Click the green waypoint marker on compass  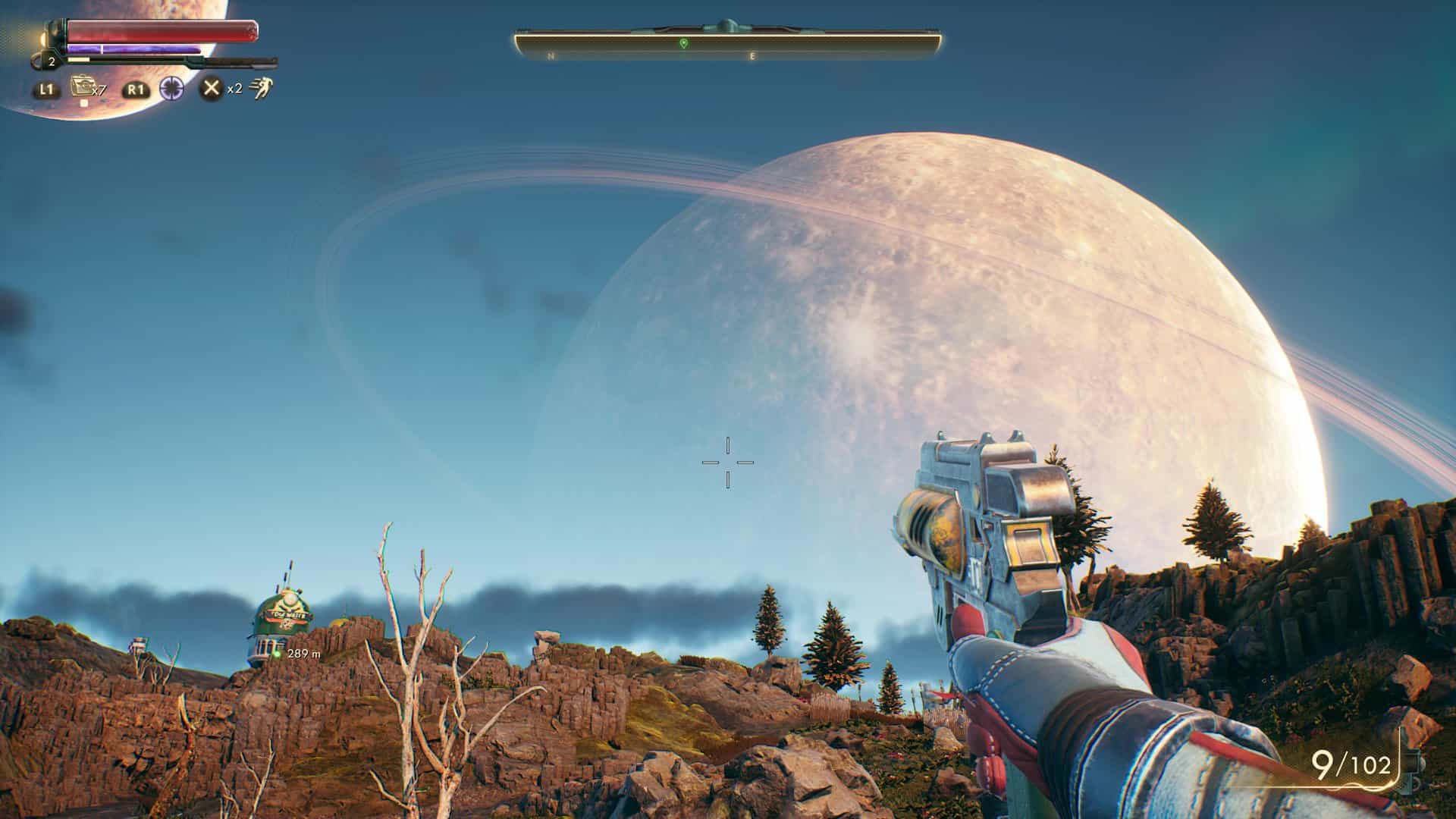[x=683, y=43]
